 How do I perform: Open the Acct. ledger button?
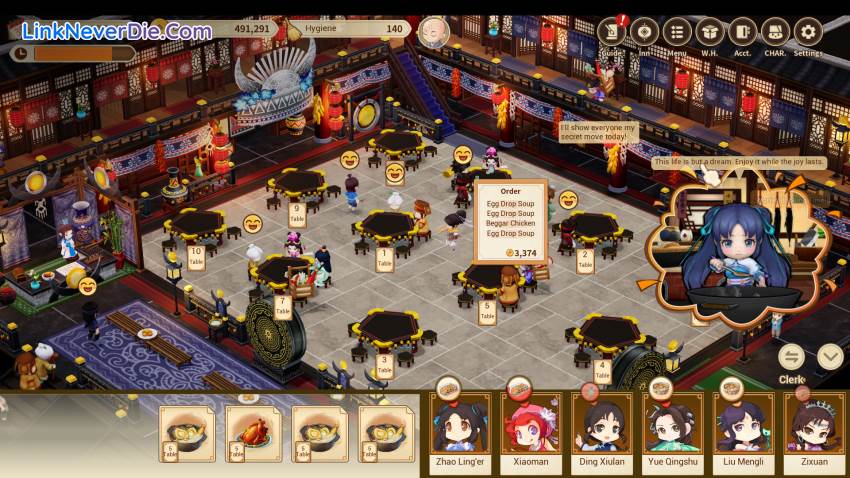pyautogui.click(x=742, y=31)
